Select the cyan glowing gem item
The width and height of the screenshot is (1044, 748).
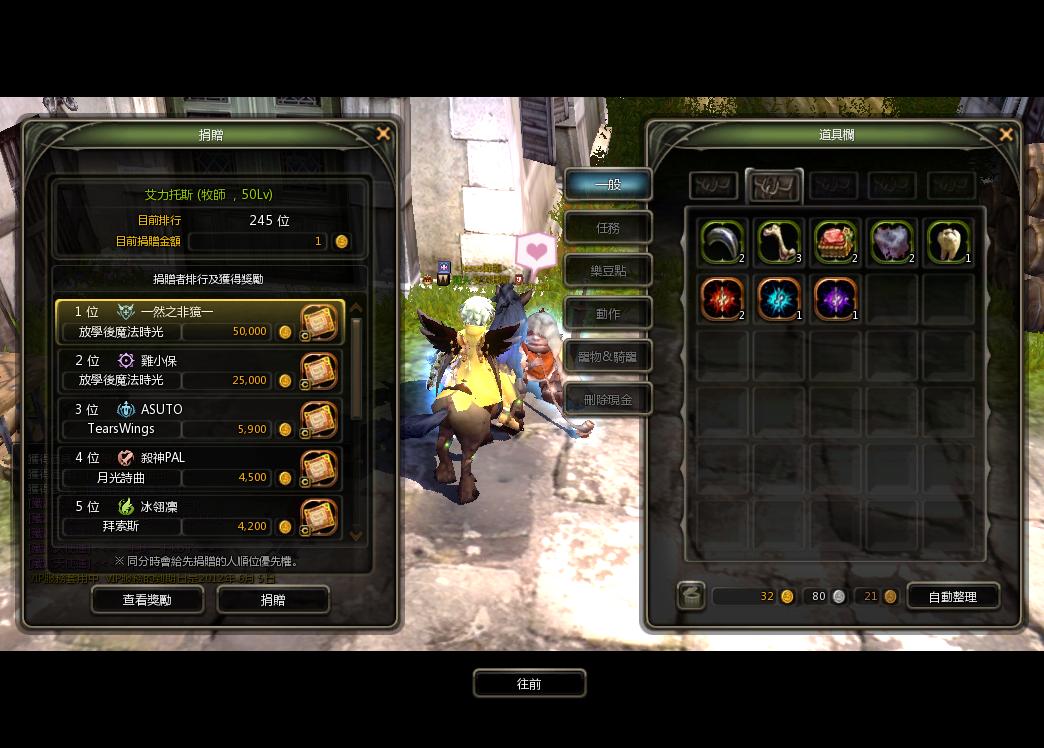click(x=779, y=299)
